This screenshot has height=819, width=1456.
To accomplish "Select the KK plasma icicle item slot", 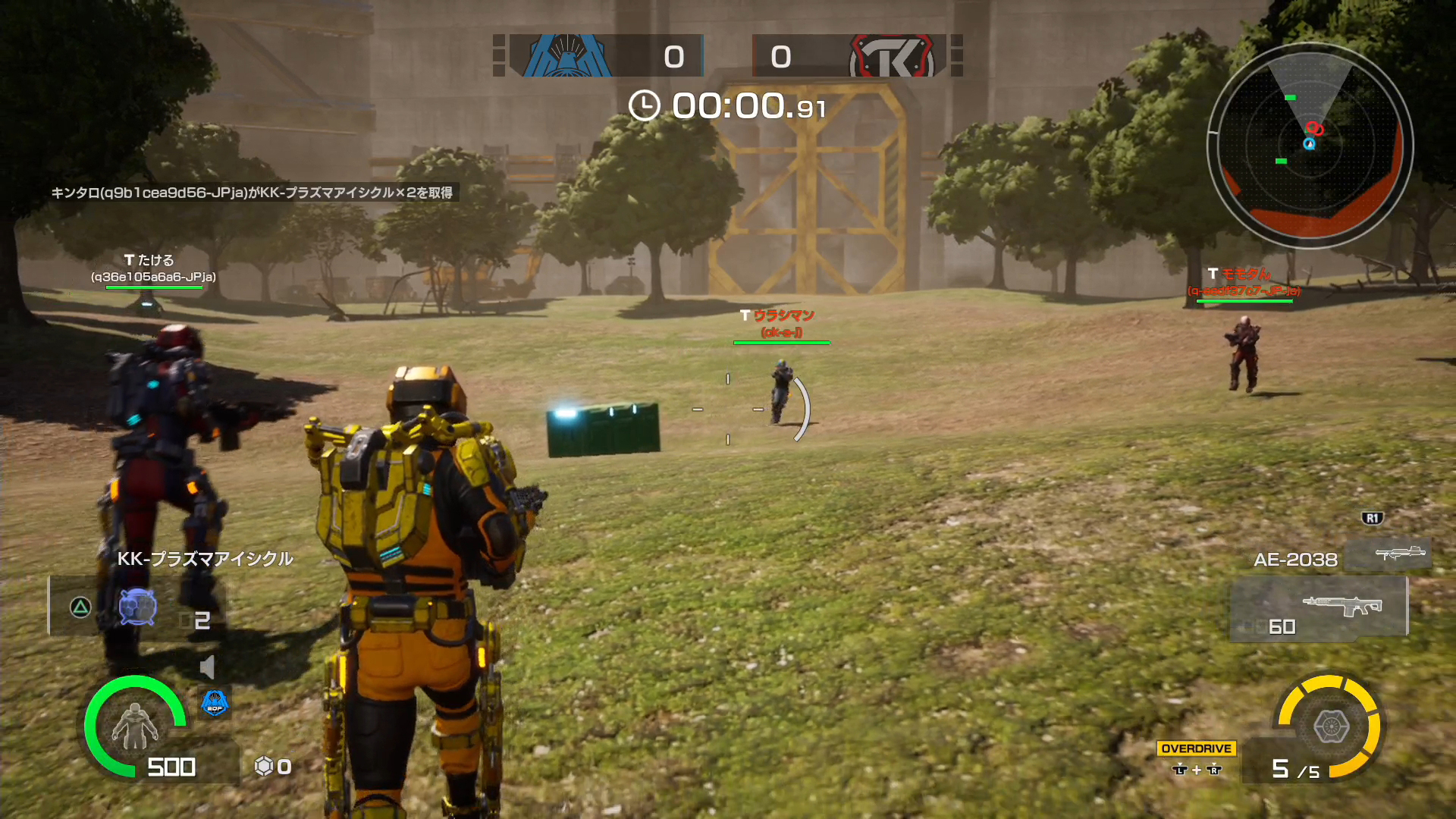I will point(137,608).
